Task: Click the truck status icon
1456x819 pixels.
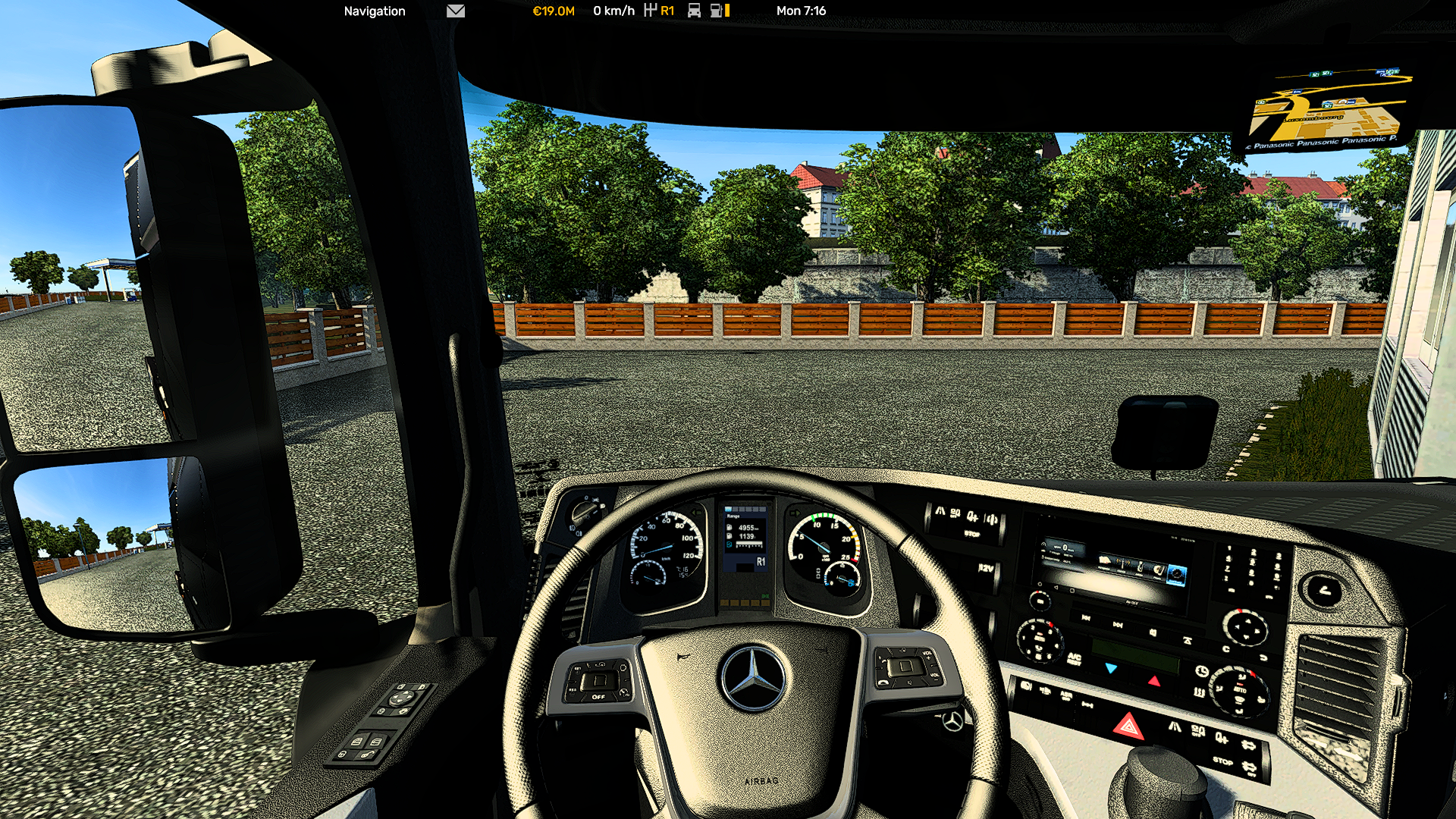Action: (694, 11)
